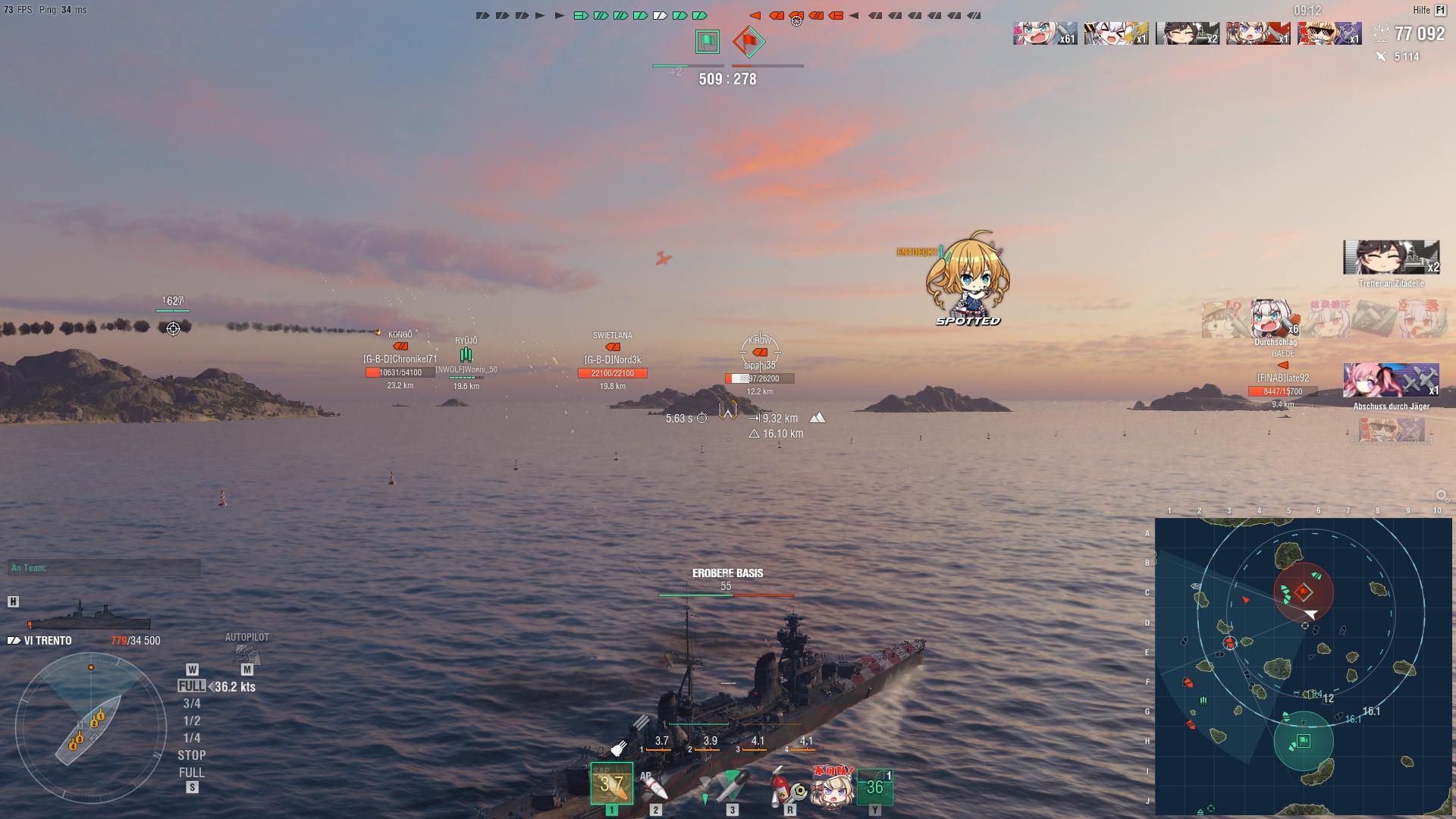
Task: Launch the fighter plane consumable
Action: pyautogui.click(x=876, y=785)
